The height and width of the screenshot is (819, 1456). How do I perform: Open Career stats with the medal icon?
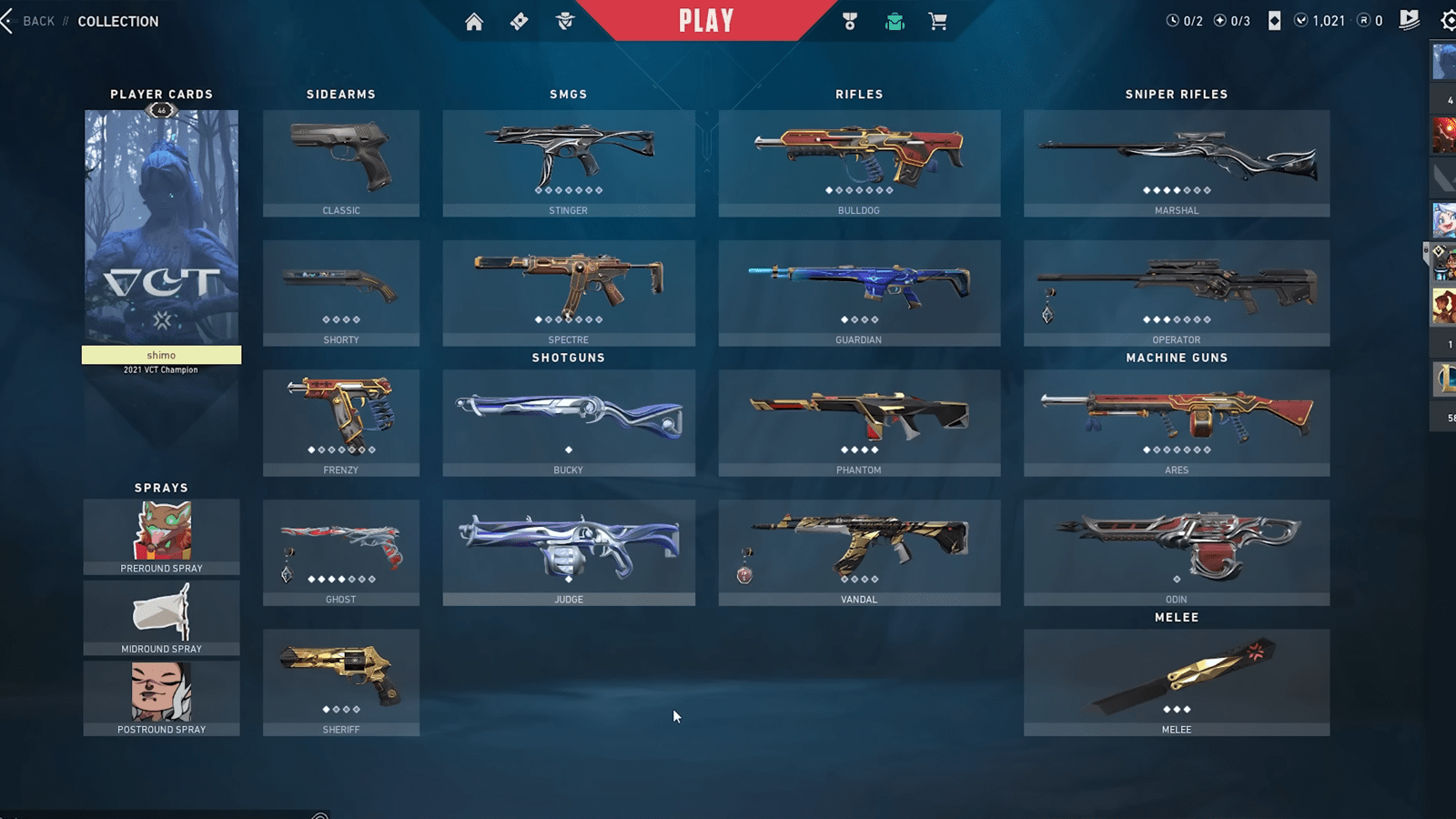click(x=849, y=21)
